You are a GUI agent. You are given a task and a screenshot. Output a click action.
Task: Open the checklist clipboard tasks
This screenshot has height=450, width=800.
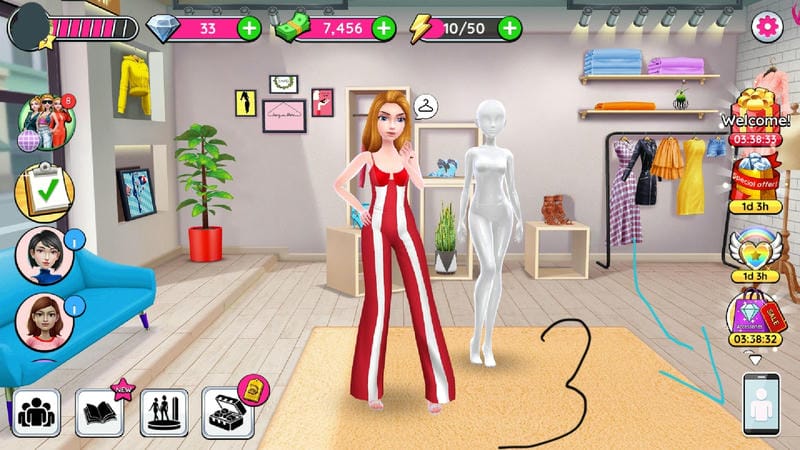coord(44,189)
